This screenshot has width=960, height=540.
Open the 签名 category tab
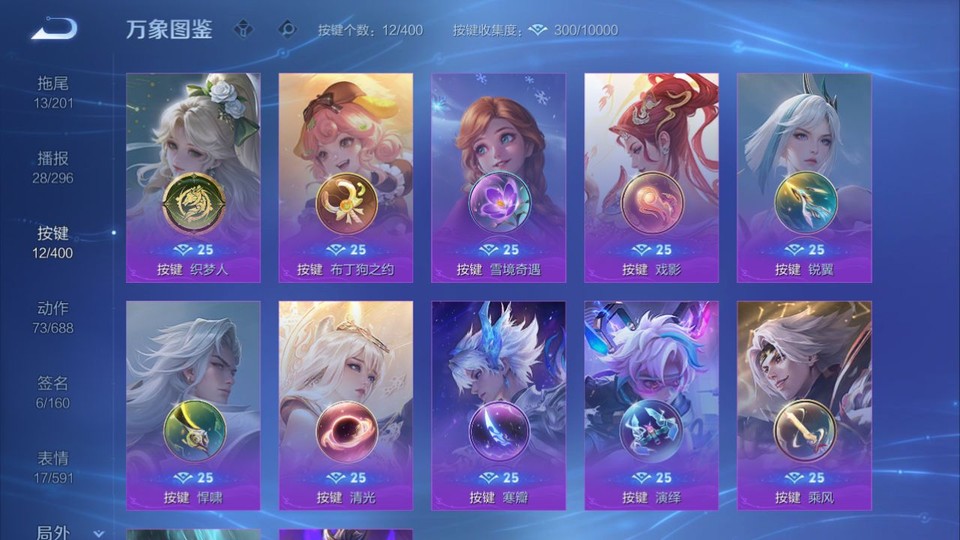point(53,392)
